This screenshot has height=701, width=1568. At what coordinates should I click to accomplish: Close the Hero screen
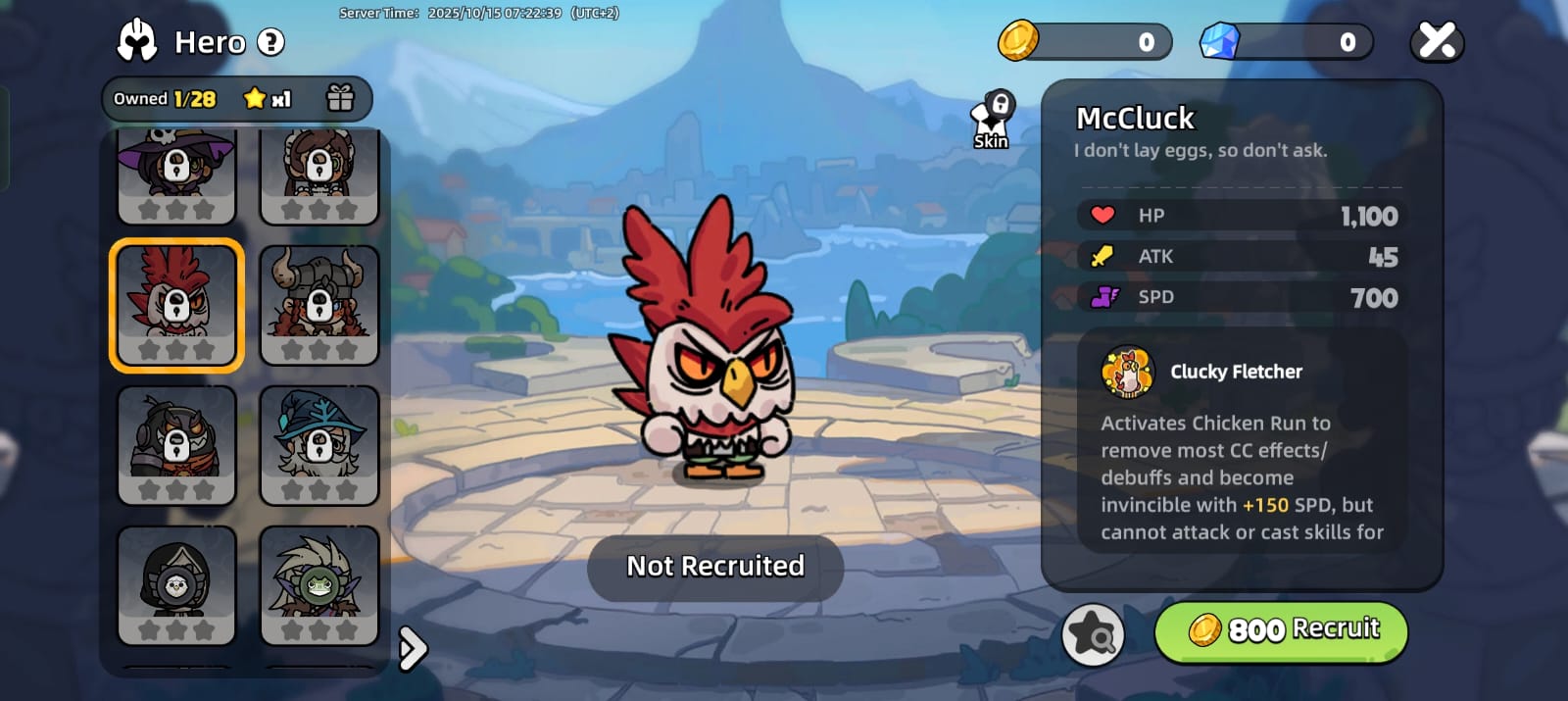point(1437,41)
